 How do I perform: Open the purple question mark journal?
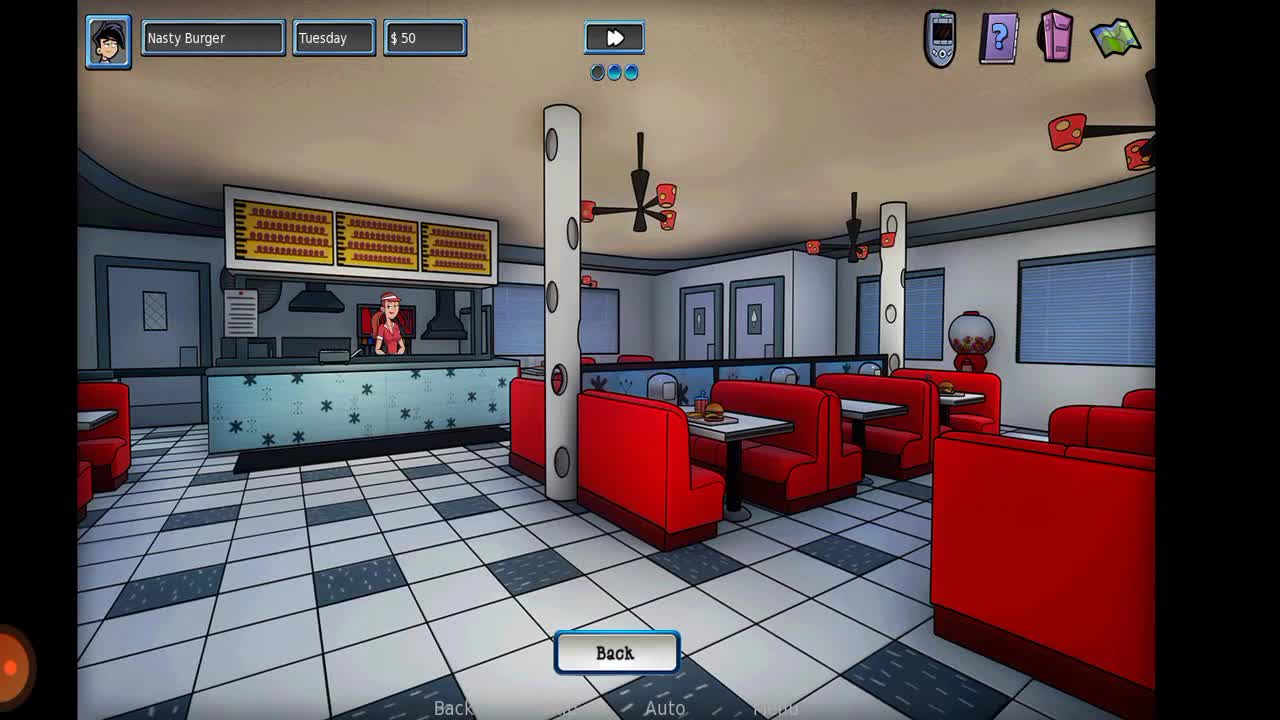pos(998,39)
